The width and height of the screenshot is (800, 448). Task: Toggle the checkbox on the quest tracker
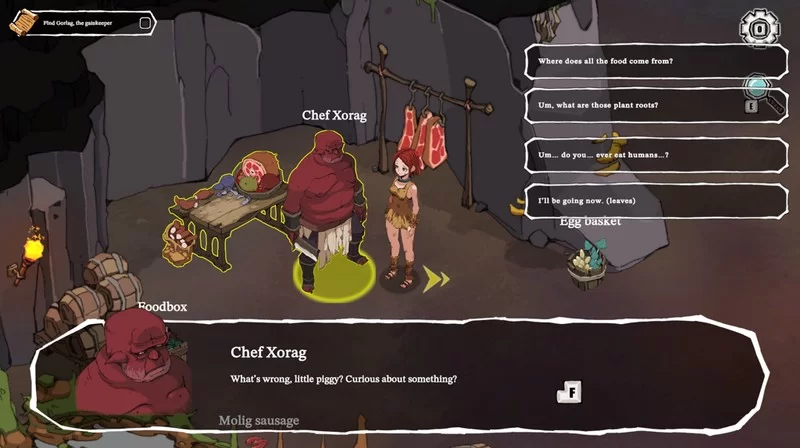[145, 23]
